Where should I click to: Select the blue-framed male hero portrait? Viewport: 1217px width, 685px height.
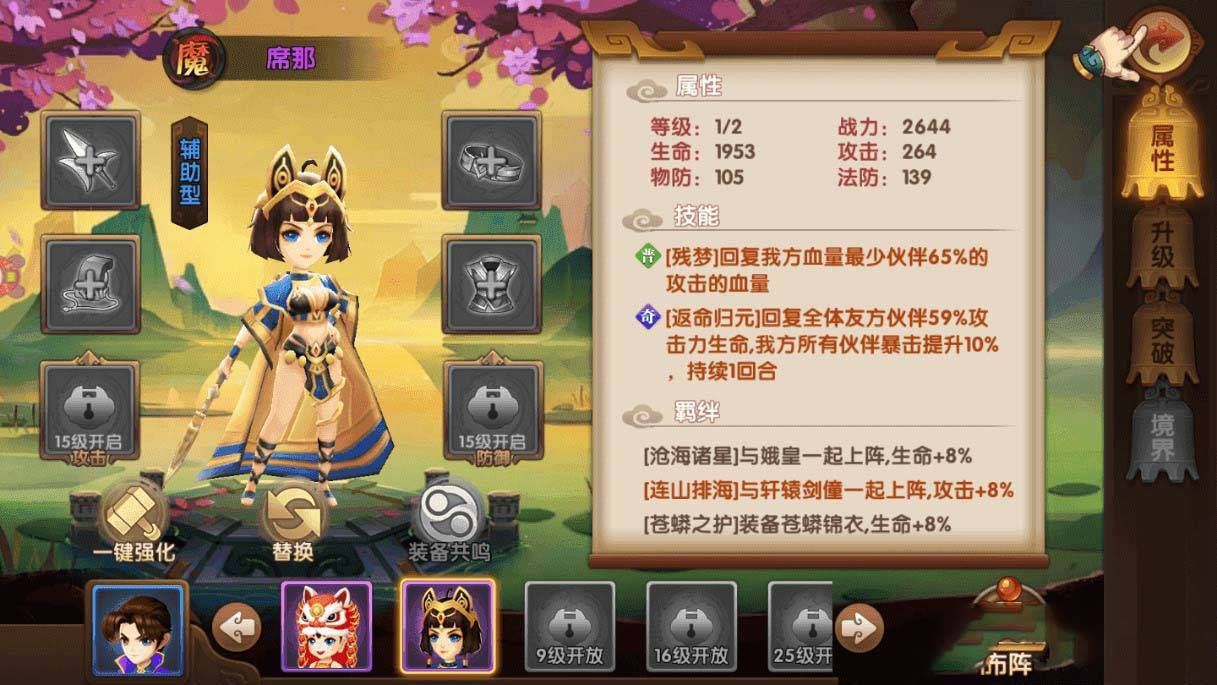[x=138, y=629]
